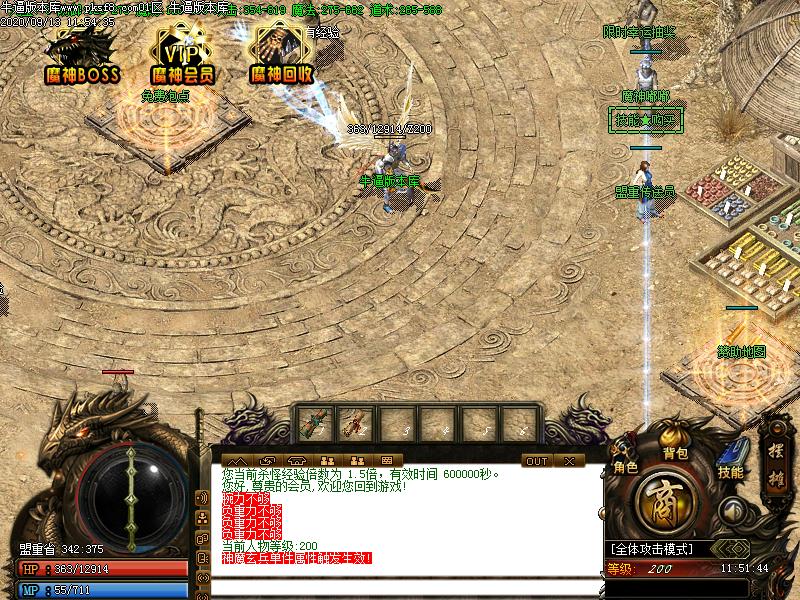The image size is (800, 600).
Task: Click the OUT button above chat
Action: 537,461
